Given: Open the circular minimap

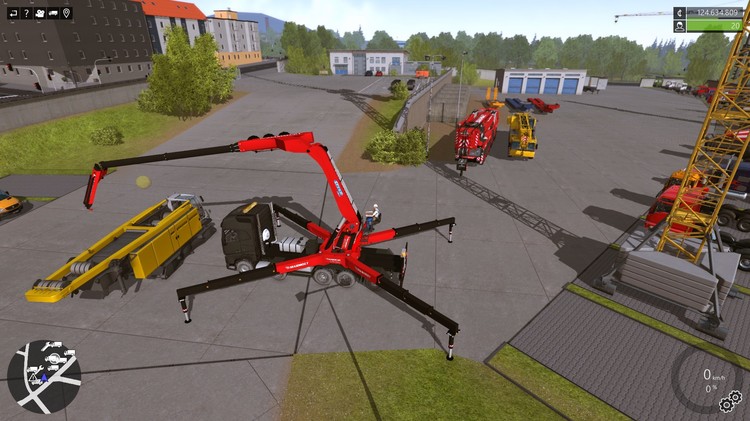Looking at the screenshot, I should [x=44, y=376].
